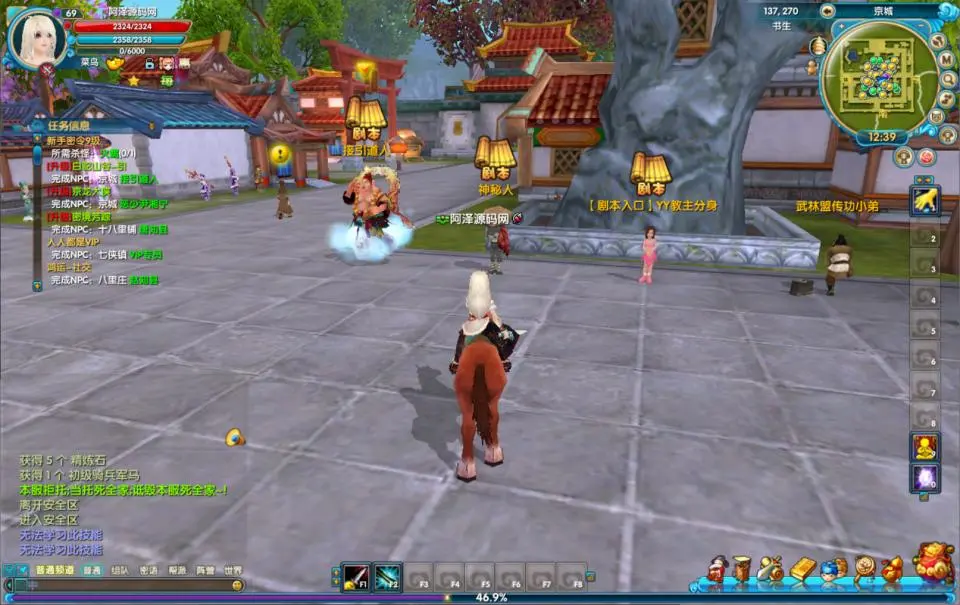960x605 pixels.
Task: Click the rose flower button below minimap
Action: point(927,157)
